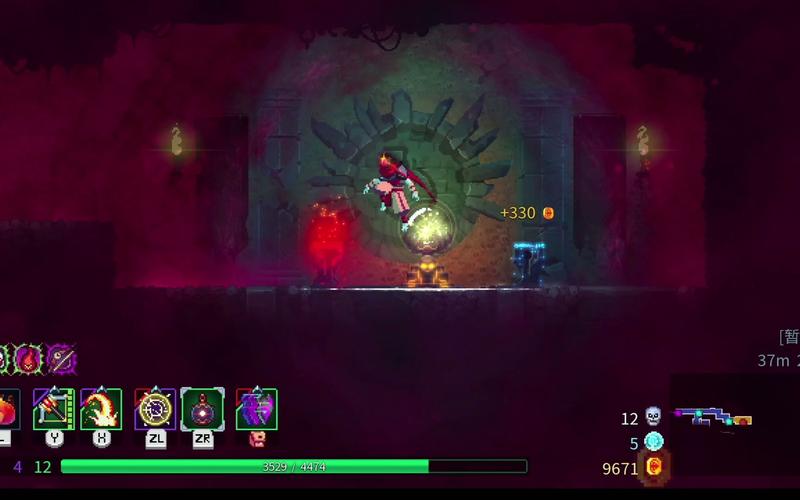The height and width of the screenshot is (500, 800).
Task: Use the health flask slot
Action: tap(7, 409)
